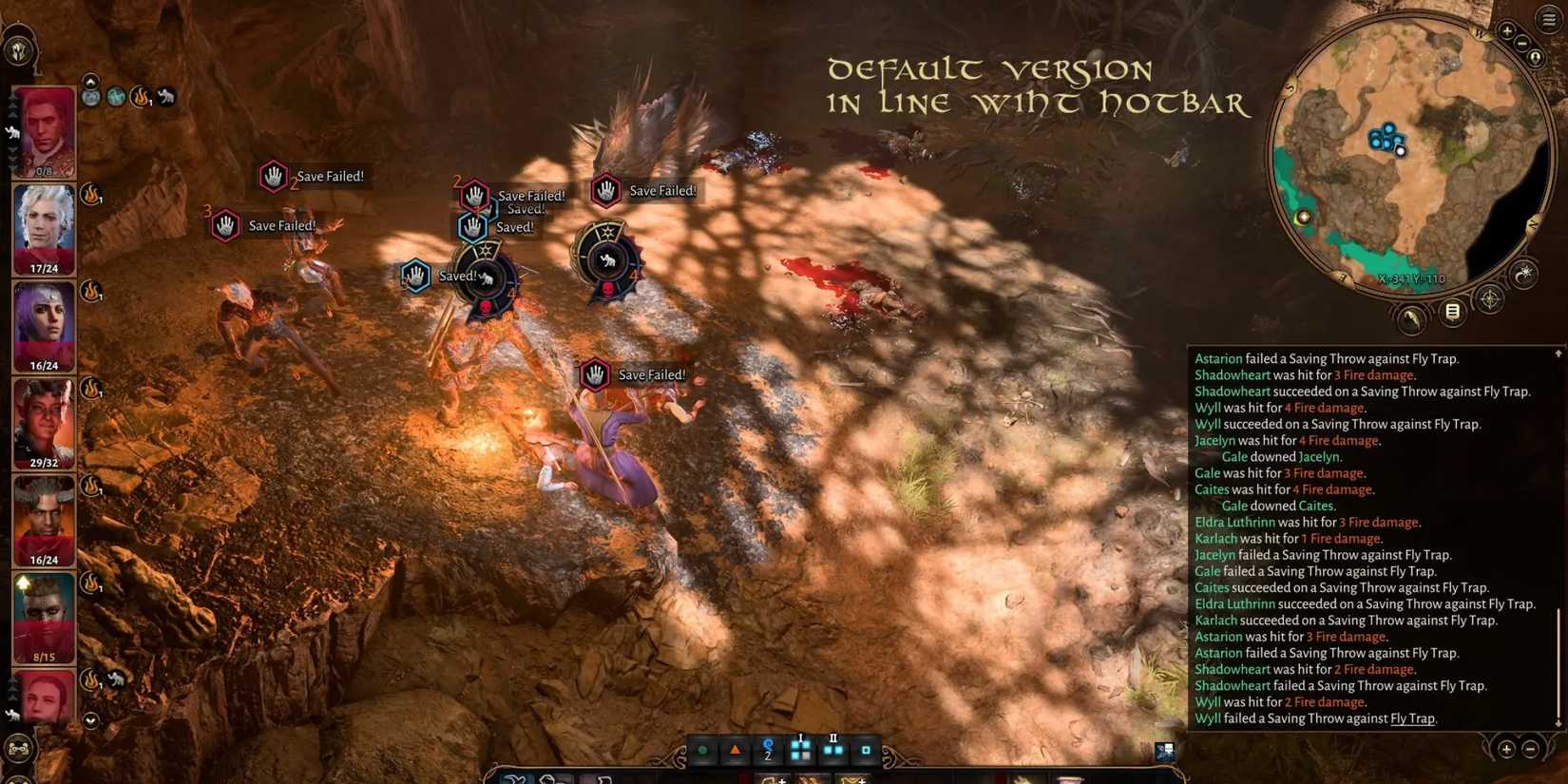Toggle the Level II spell slot filter on the hotbar
The image size is (1568, 784).
[833, 750]
